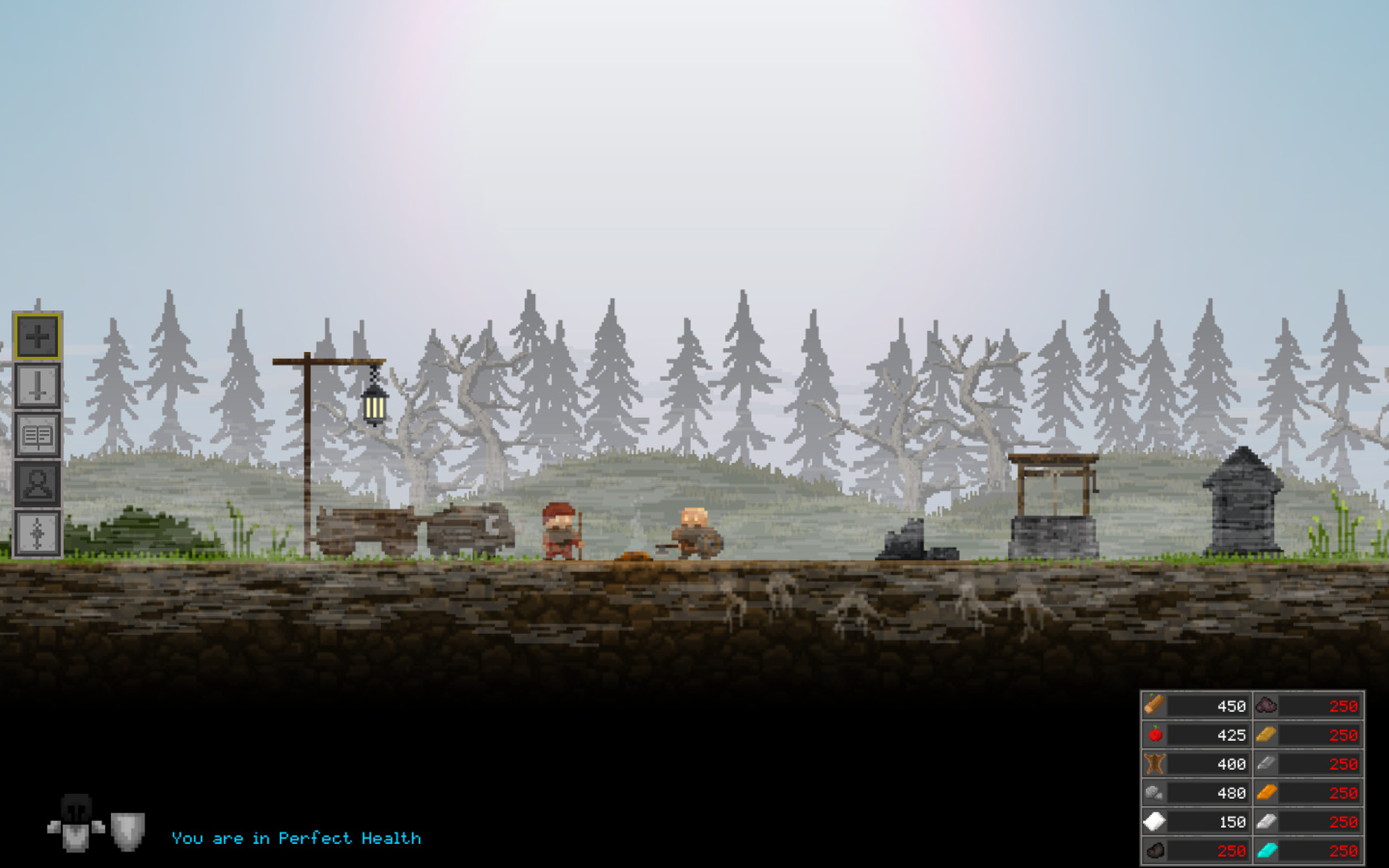Screen dimensions: 1389x868
Task: Click the coal resource icon
Action: click(1153, 850)
